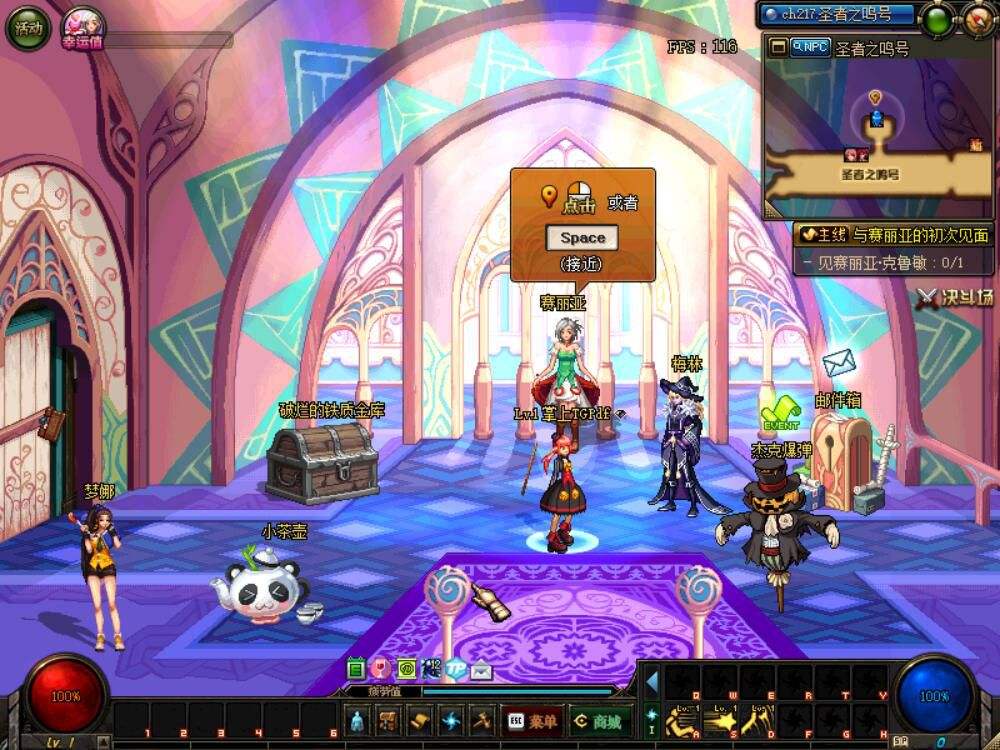Click the green orb button beside the channel bar
Screen dimensions: 1000x750
[938, 18]
